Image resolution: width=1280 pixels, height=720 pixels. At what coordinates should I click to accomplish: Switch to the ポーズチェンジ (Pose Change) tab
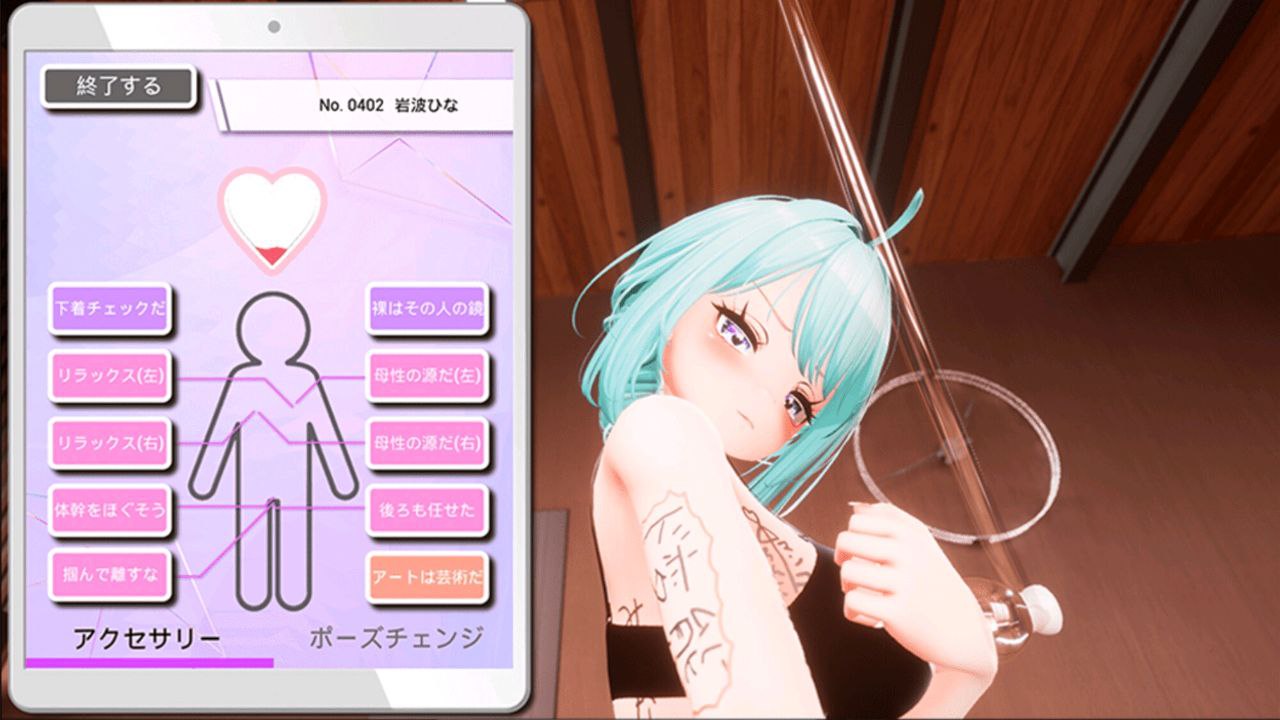coord(396,637)
